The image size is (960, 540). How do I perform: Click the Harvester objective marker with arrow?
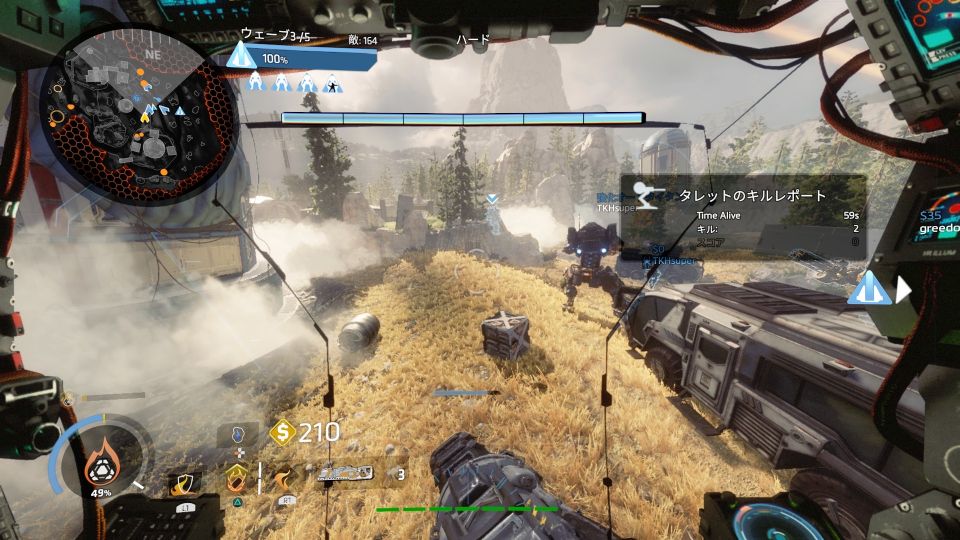(x=870, y=289)
